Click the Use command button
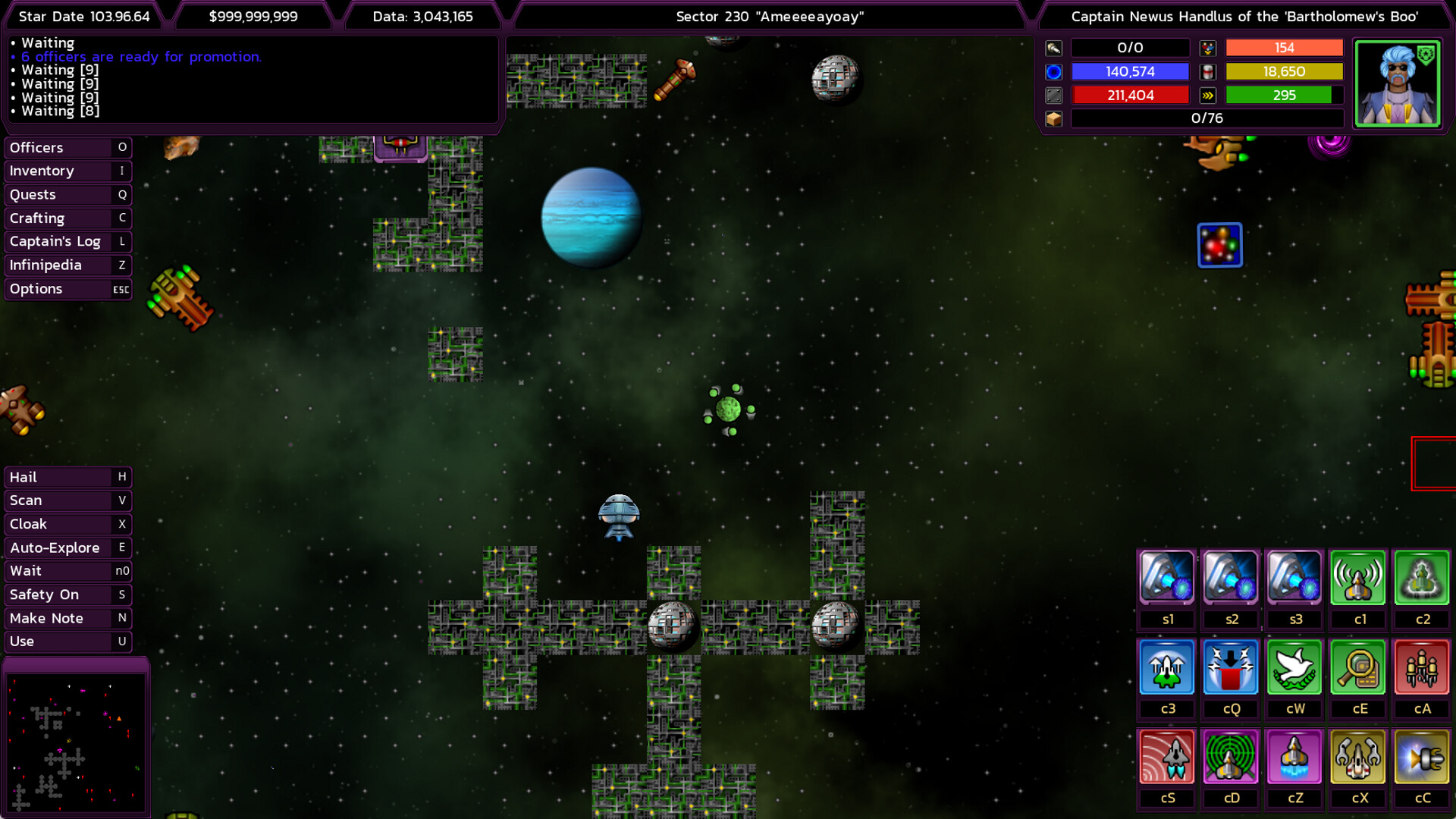Viewport: 1456px width, 819px height. tap(67, 642)
